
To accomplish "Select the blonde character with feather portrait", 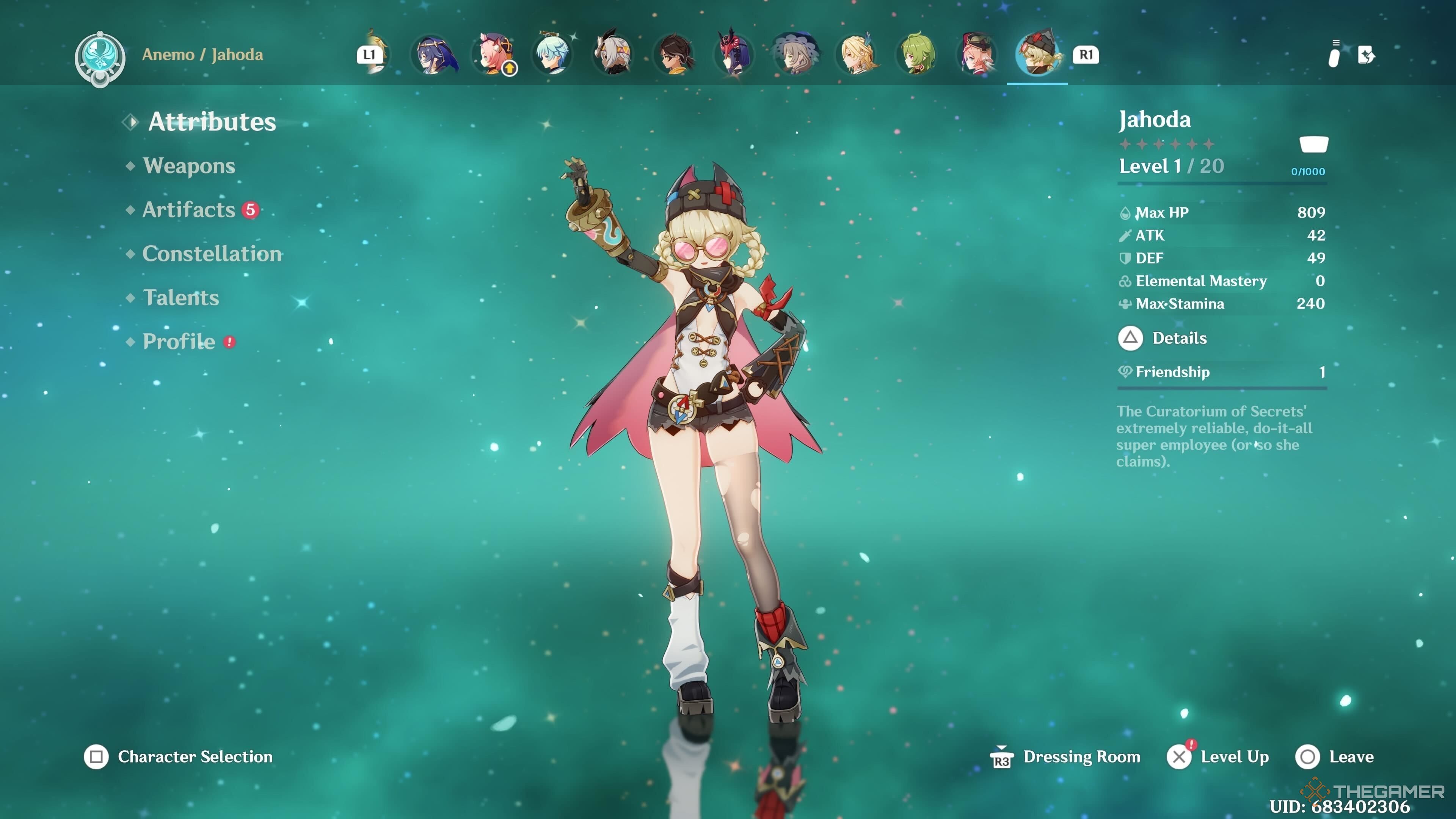I will click(x=857, y=55).
